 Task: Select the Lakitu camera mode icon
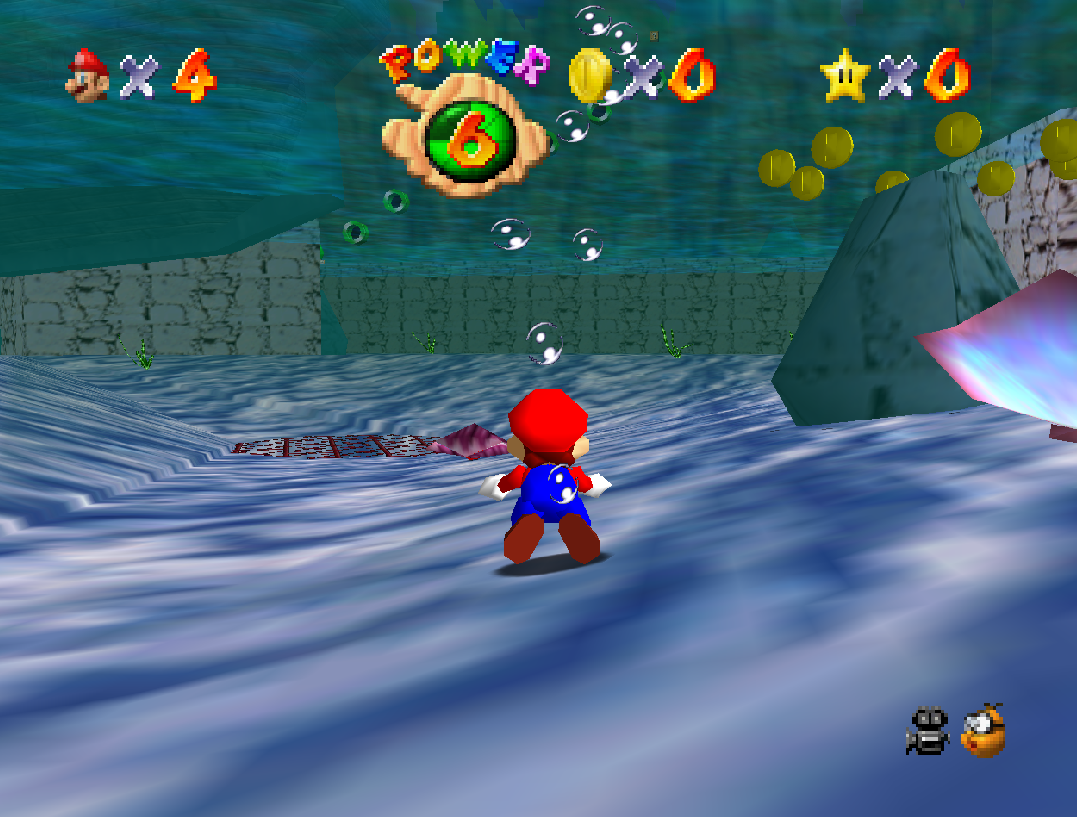[983, 730]
